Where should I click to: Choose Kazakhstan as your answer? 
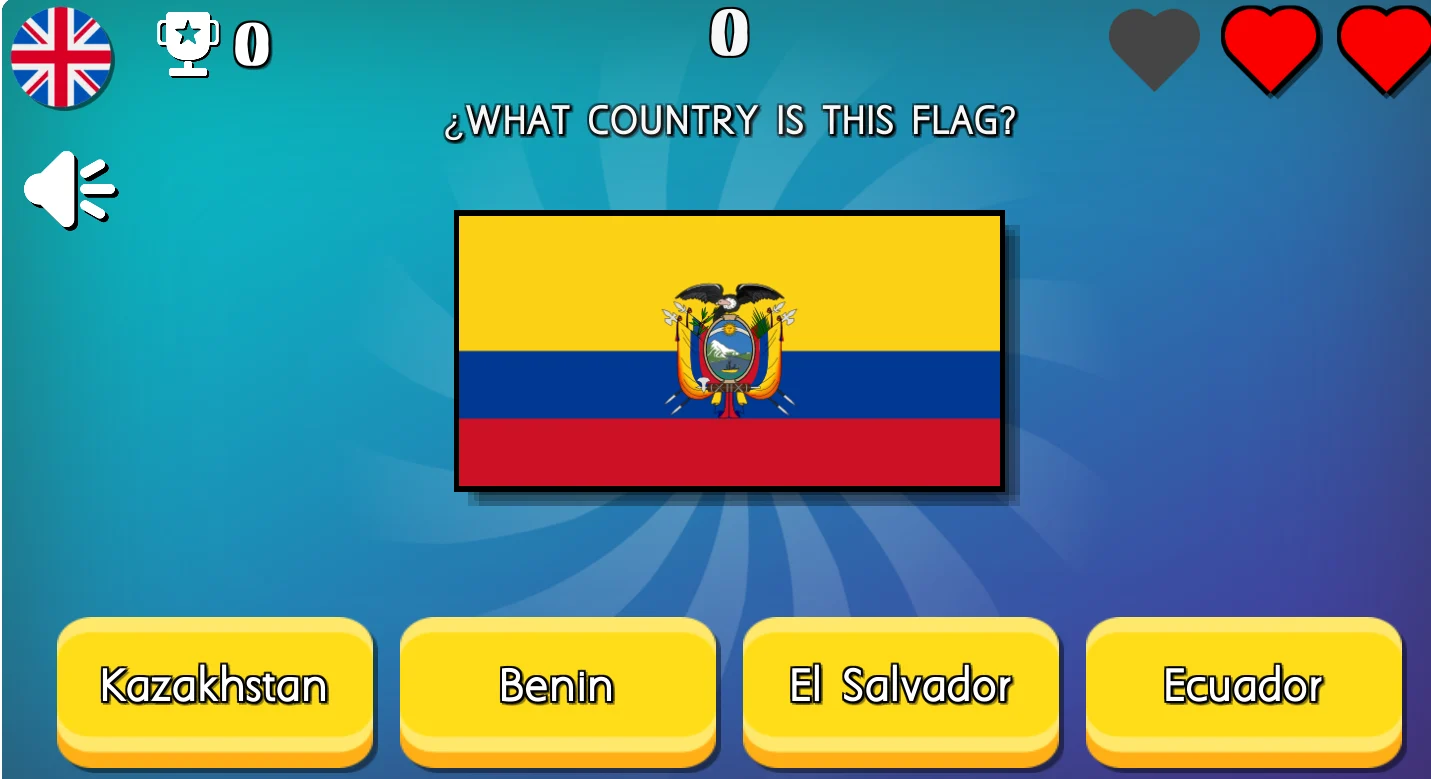click(214, 687)
